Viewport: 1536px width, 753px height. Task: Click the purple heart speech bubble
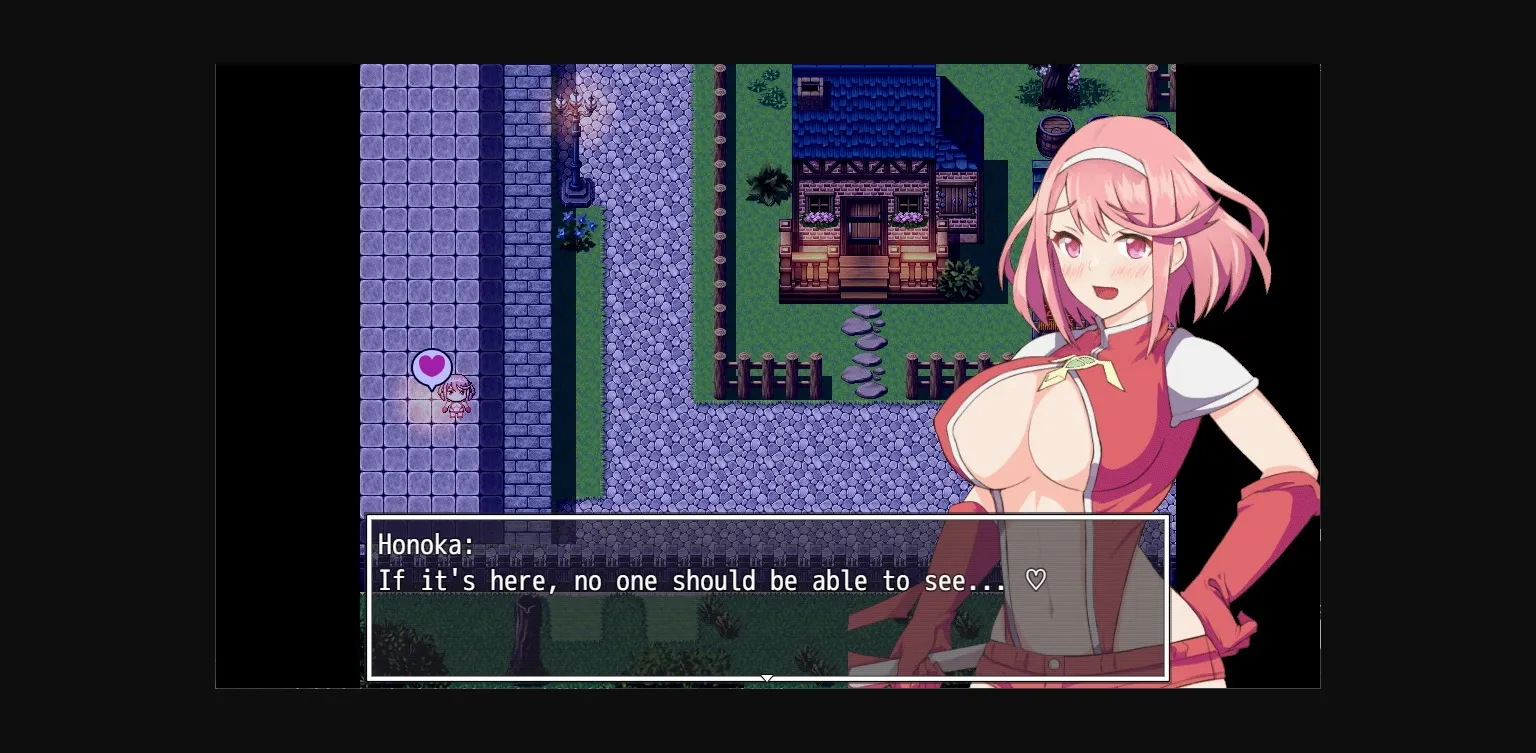click(x=431, y=367)
